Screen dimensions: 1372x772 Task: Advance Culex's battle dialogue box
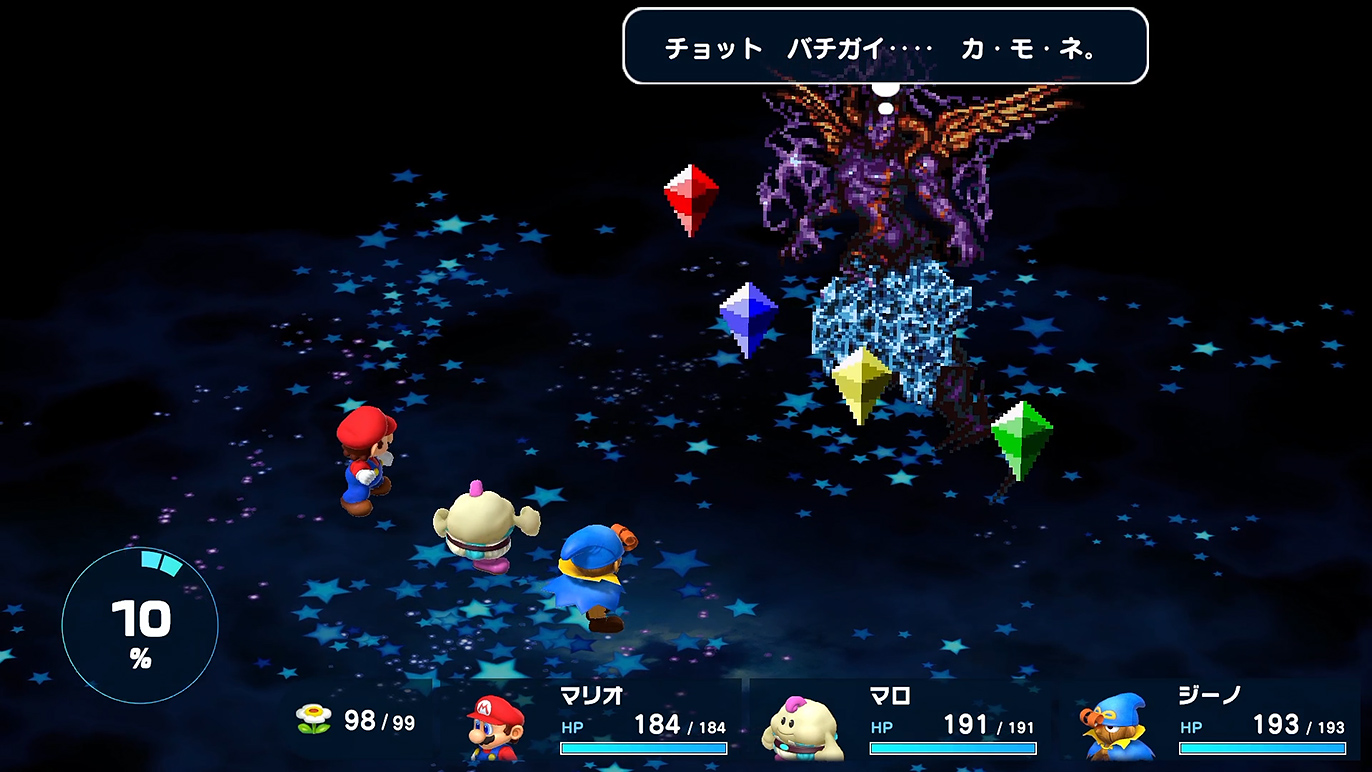tap(885, 47)
